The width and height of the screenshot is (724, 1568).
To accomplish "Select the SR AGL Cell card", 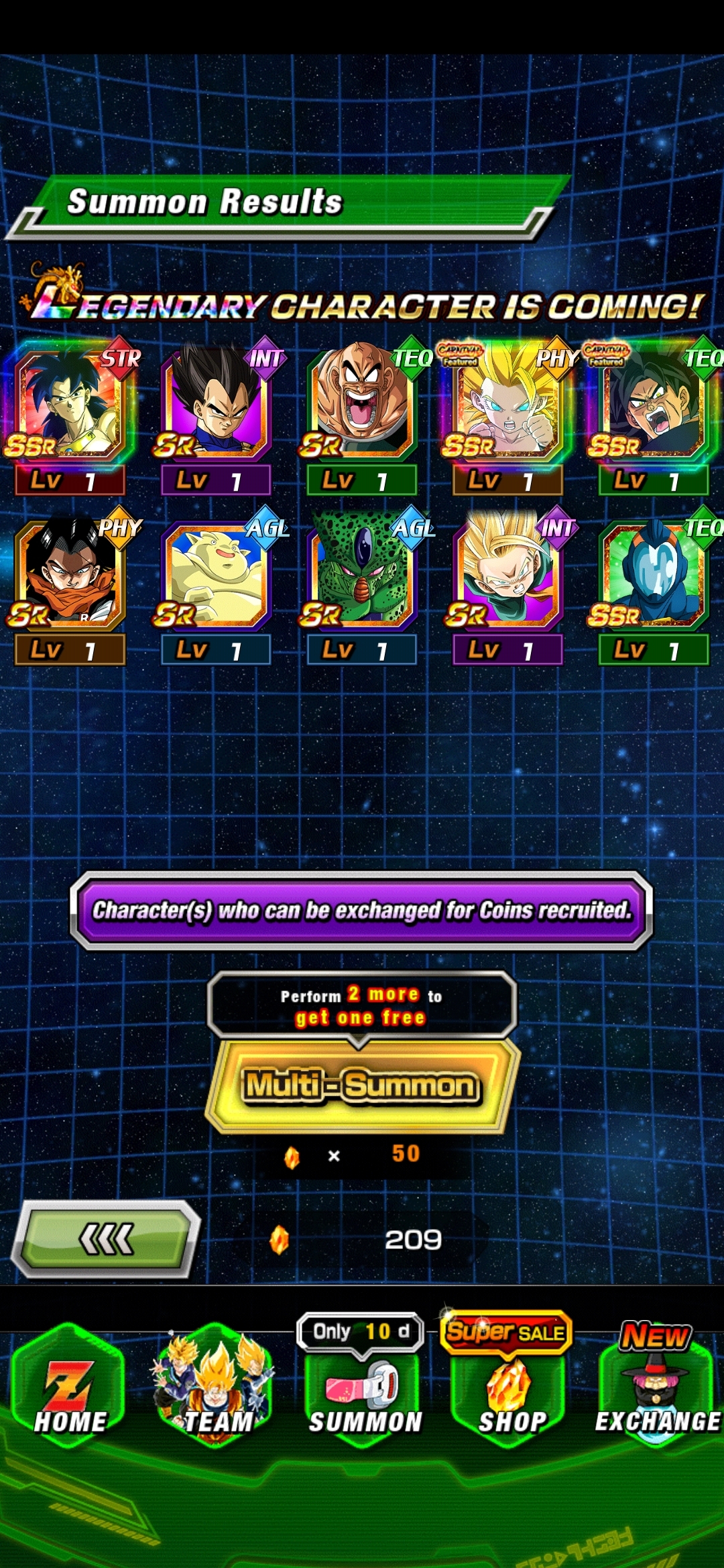I will (x=362, y=575).
